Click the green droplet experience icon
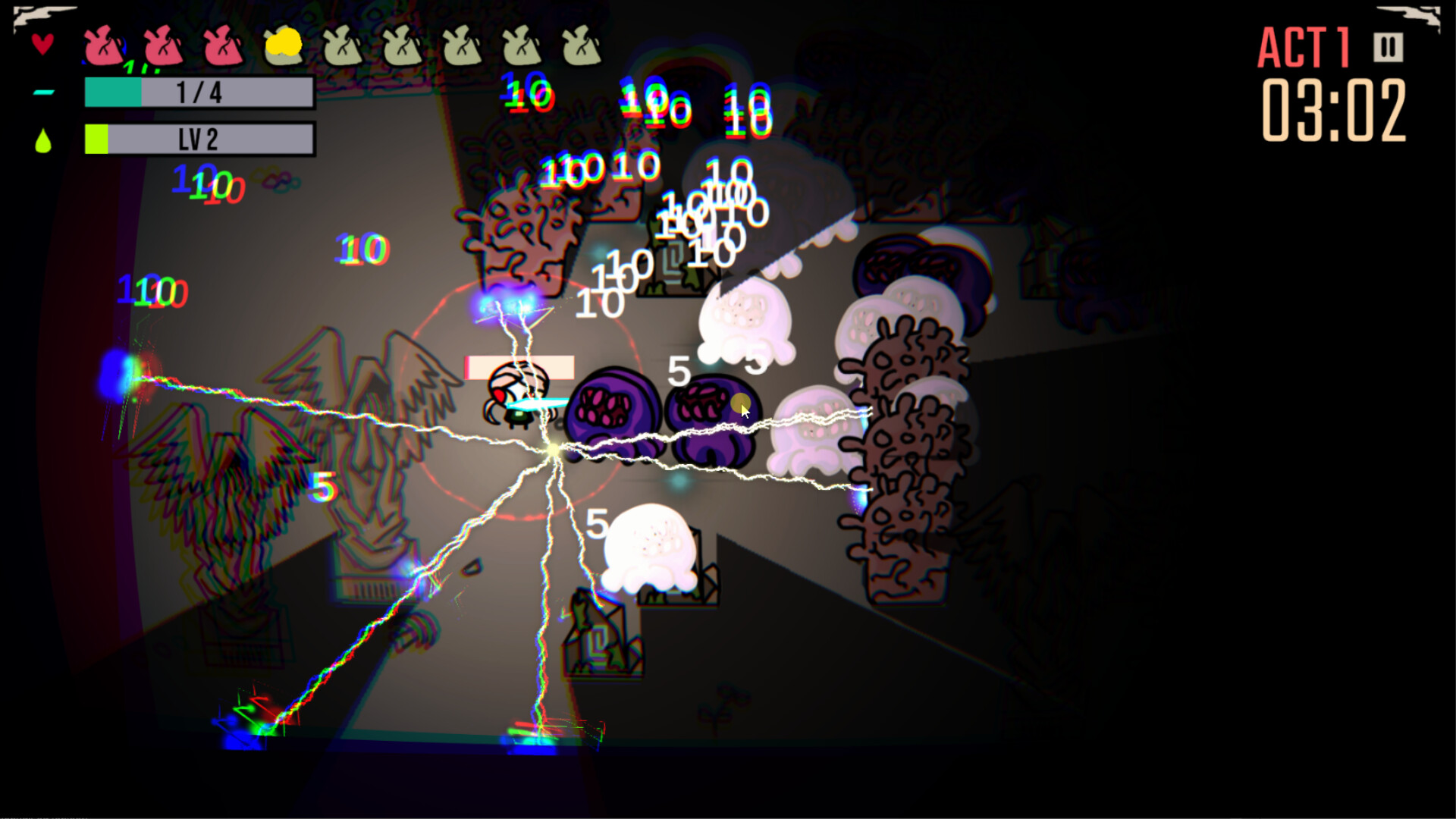This screenshot has width=1456, height=819. click(x=43, y=140)
